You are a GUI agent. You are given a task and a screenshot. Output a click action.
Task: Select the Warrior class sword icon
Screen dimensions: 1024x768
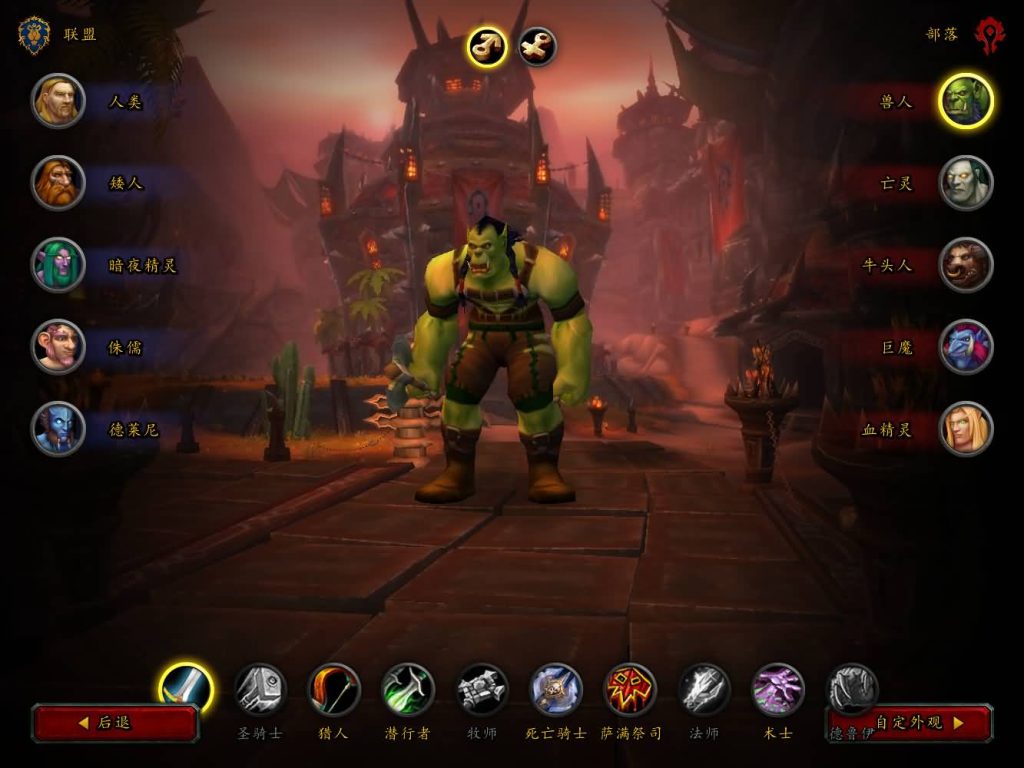click(187, 688)
